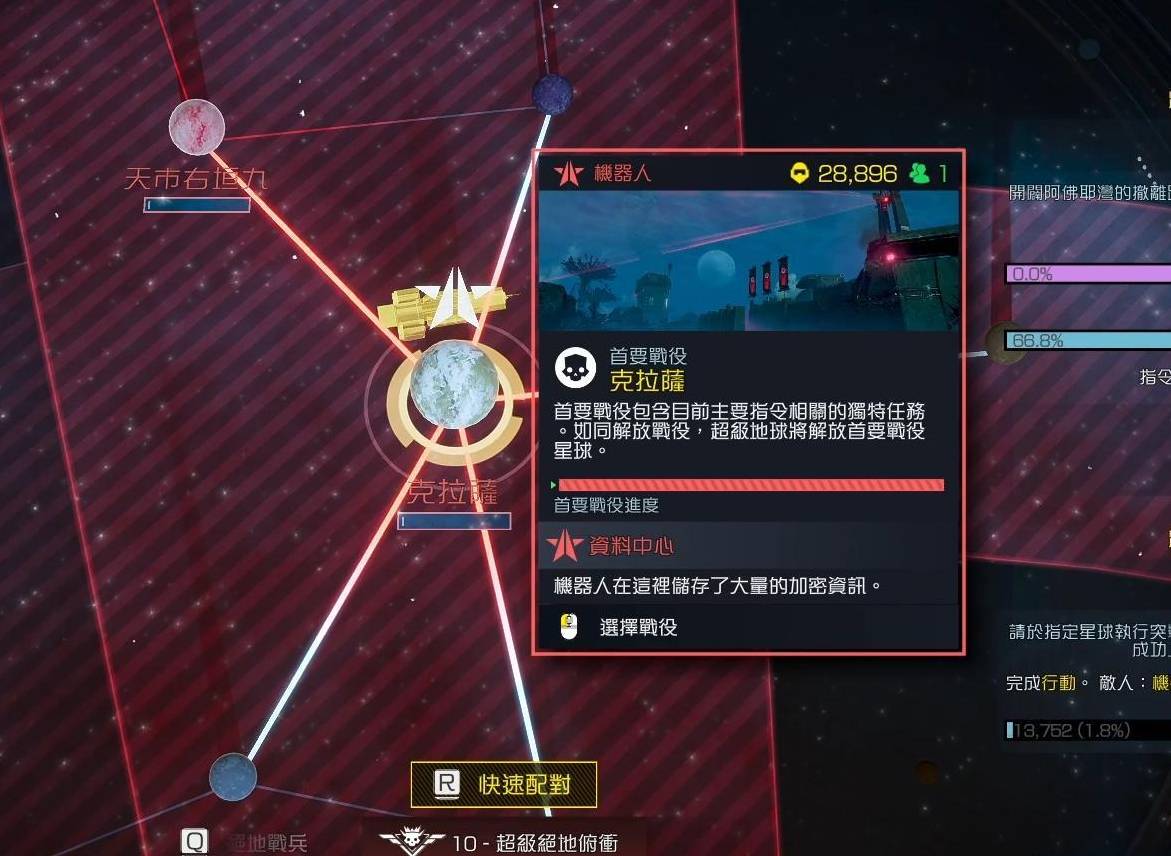Open the 10 - 超級絕地俯衝 difficulty selector
The image size is (1171, 856).
click(507, 842)
